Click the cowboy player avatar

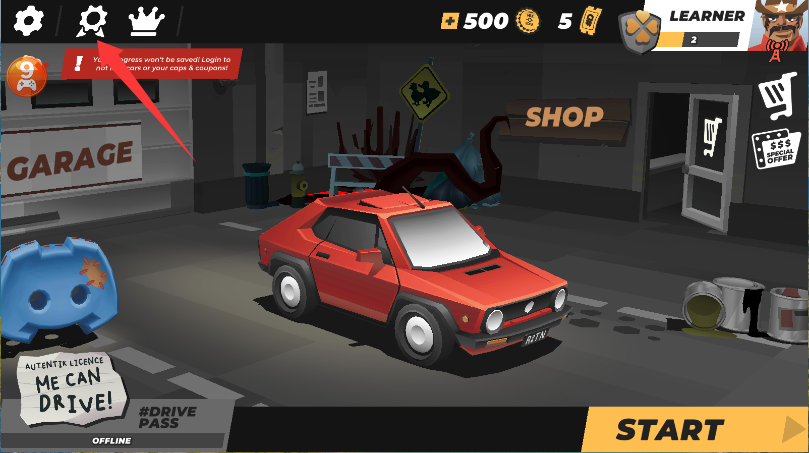(x=779, y=25)
